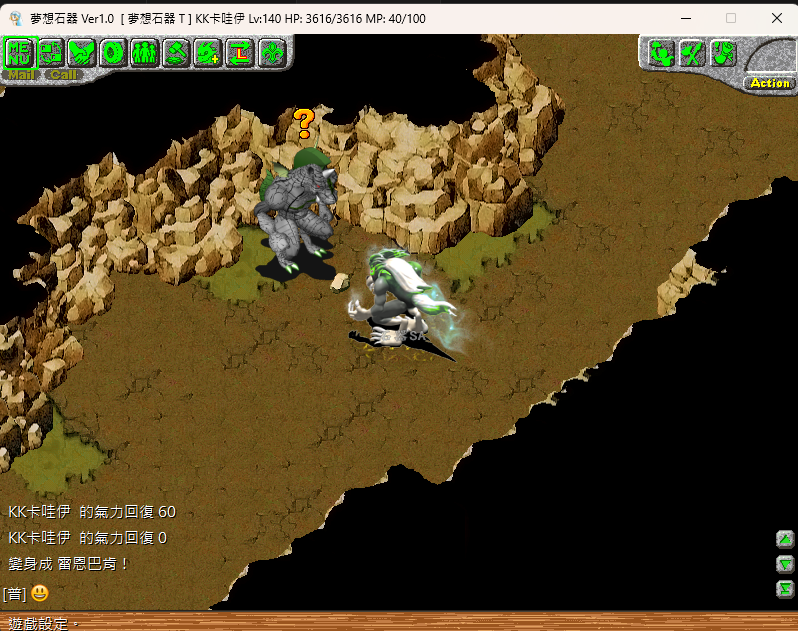
Task: Click the card exchange icon
Action: coord(50,52)
